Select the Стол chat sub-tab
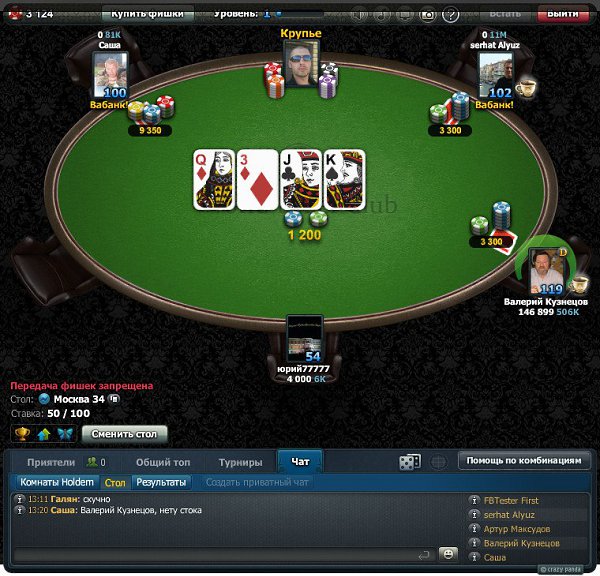This screenshot has height=576, width=600. (x=115, y=482)
